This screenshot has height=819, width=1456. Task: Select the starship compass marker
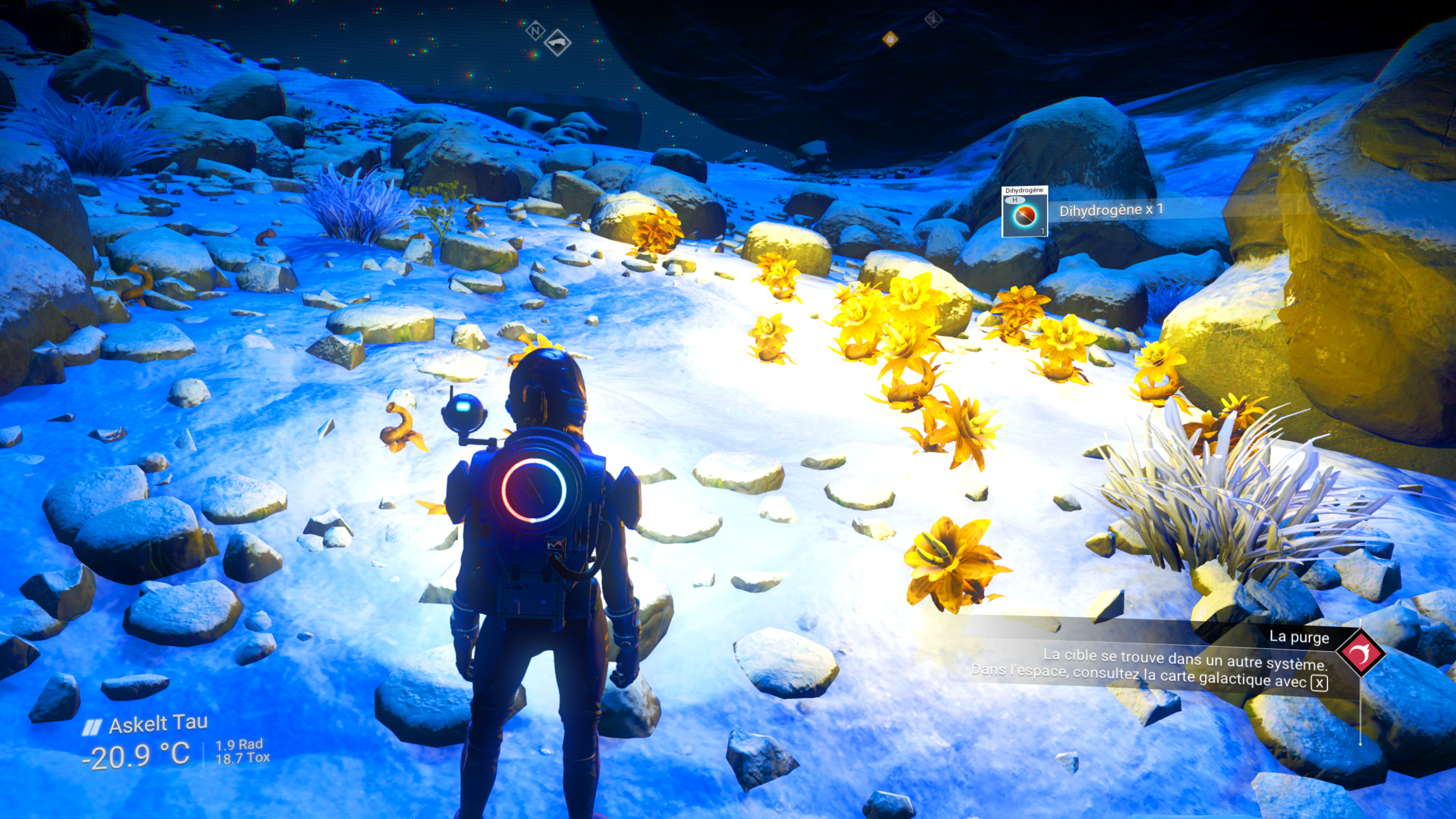click(557, 43)
